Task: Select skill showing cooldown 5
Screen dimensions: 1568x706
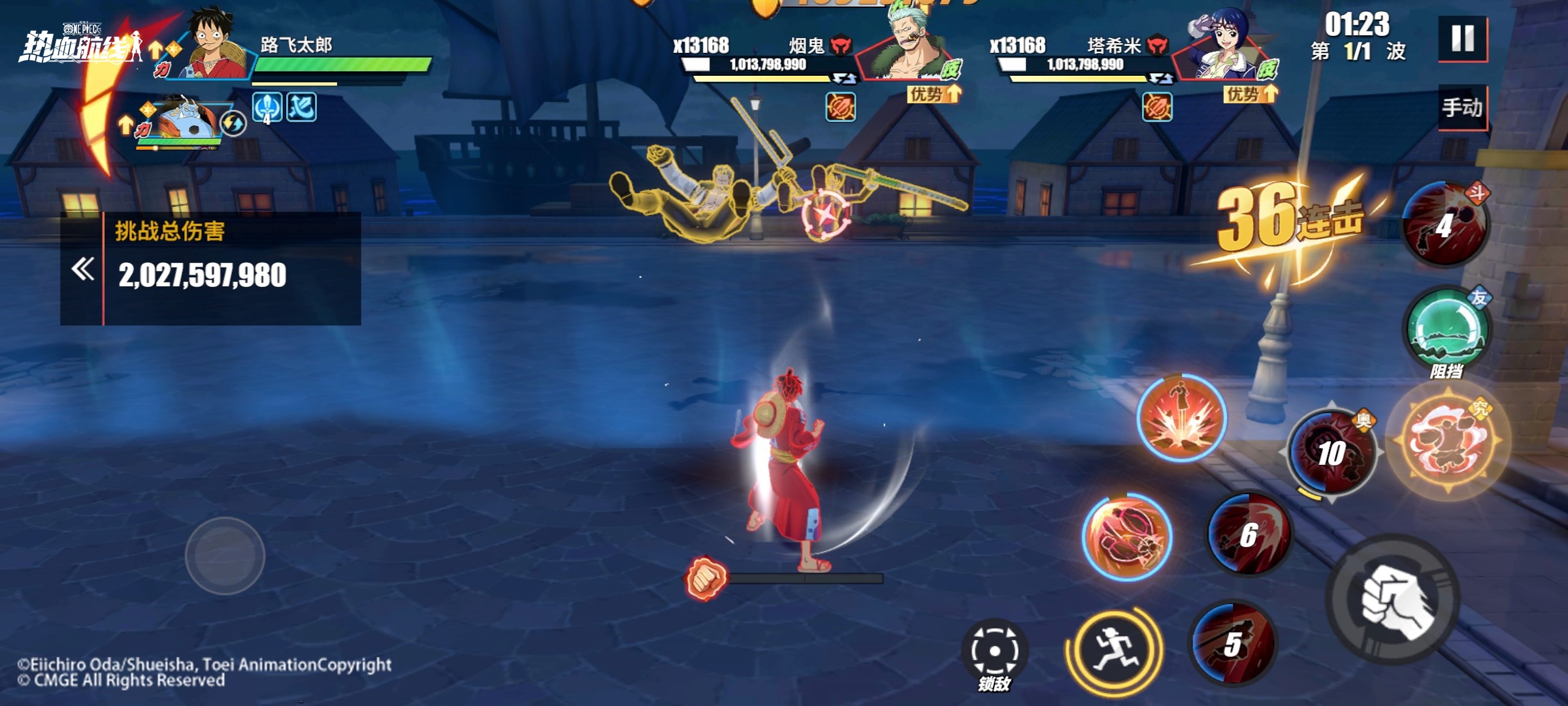Action: click(1232, 643)
